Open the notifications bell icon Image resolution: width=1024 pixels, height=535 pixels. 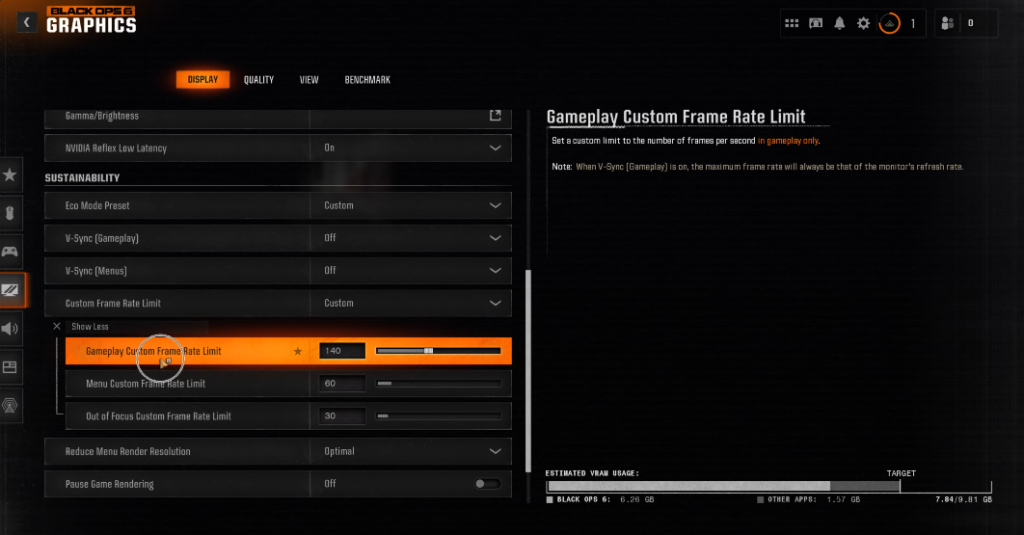pyautogui.click(x=840, y=23)
